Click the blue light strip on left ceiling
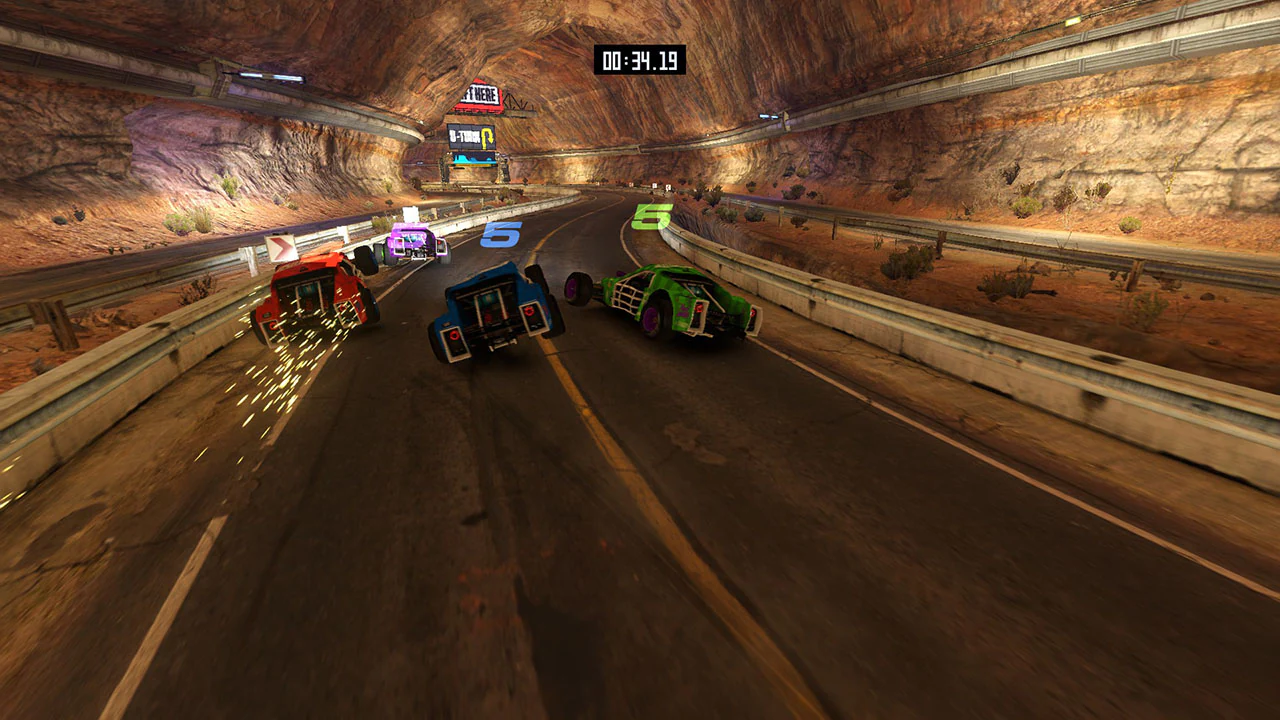 click(270, 78)
